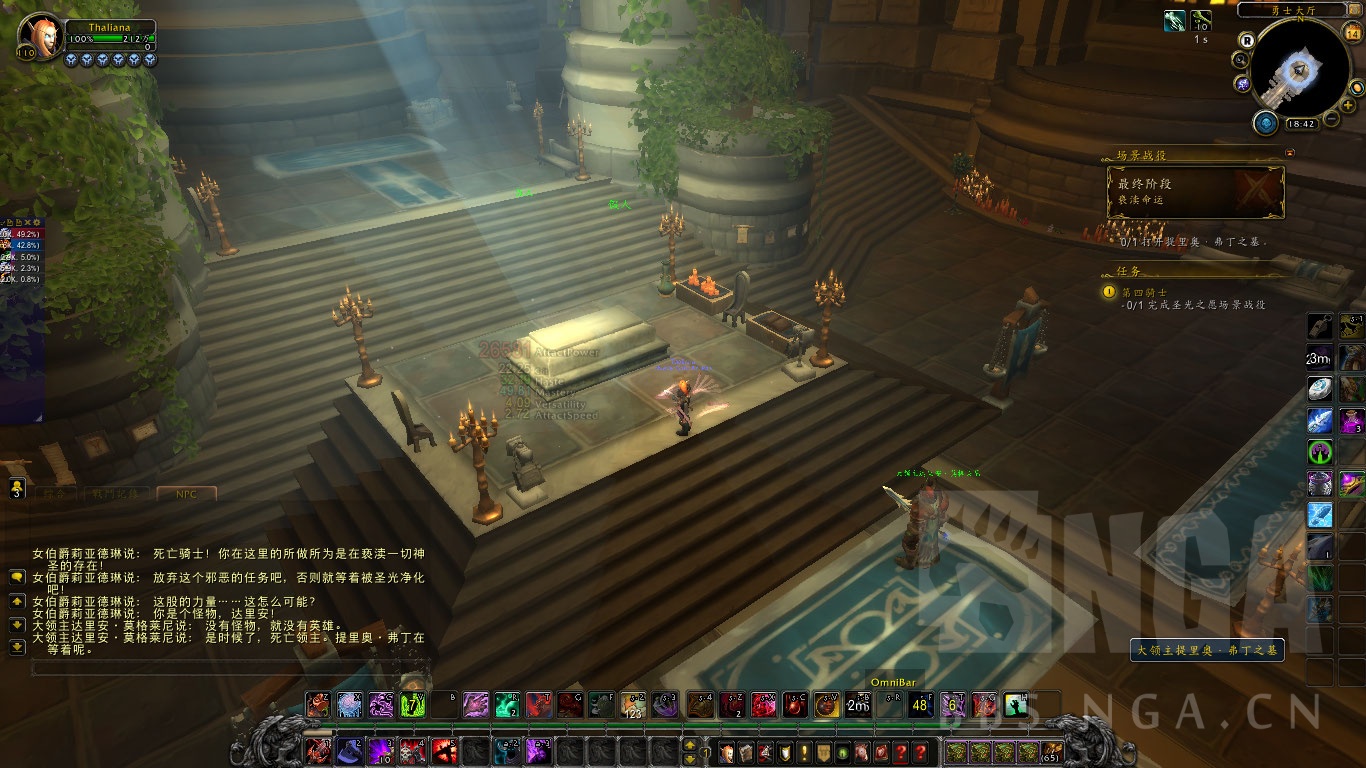Open the blue skull button beside the minimap
Viewport: 1366px width, 768px height.
[1265, 123]
